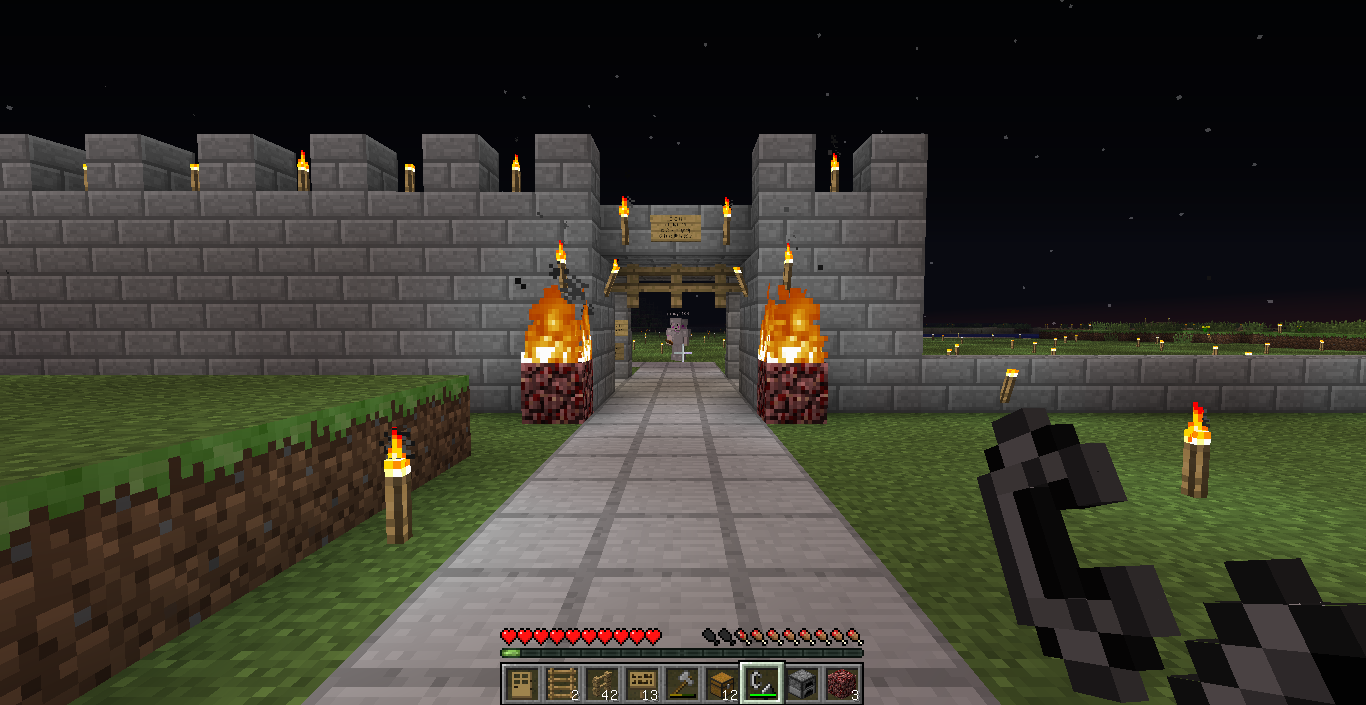Equip the iron axe
The image size is (1366, 705).
(x=681, y=684)
